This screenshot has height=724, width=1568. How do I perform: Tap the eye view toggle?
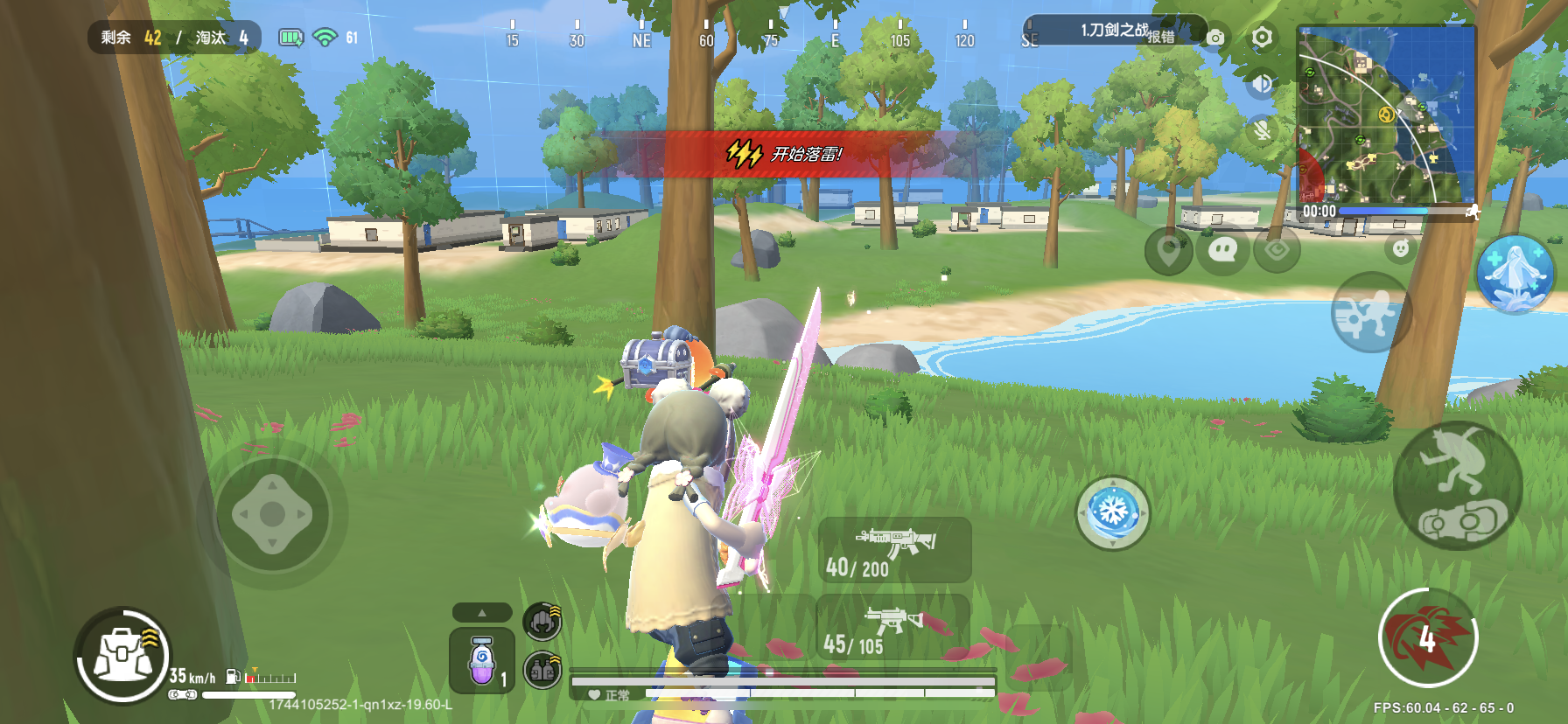[x=1277, y=250]
